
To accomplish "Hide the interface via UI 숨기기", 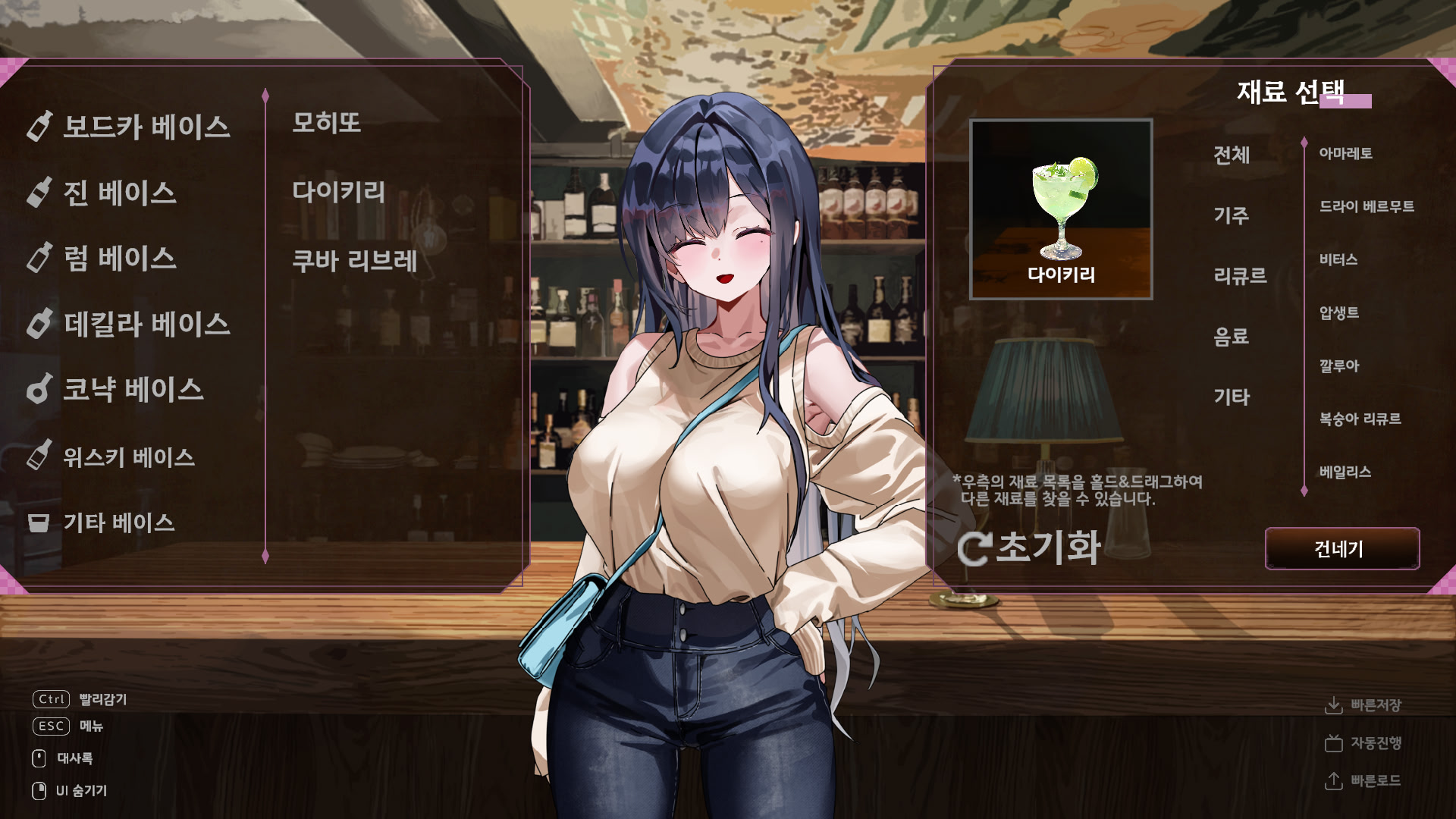I will click(80, 790).
